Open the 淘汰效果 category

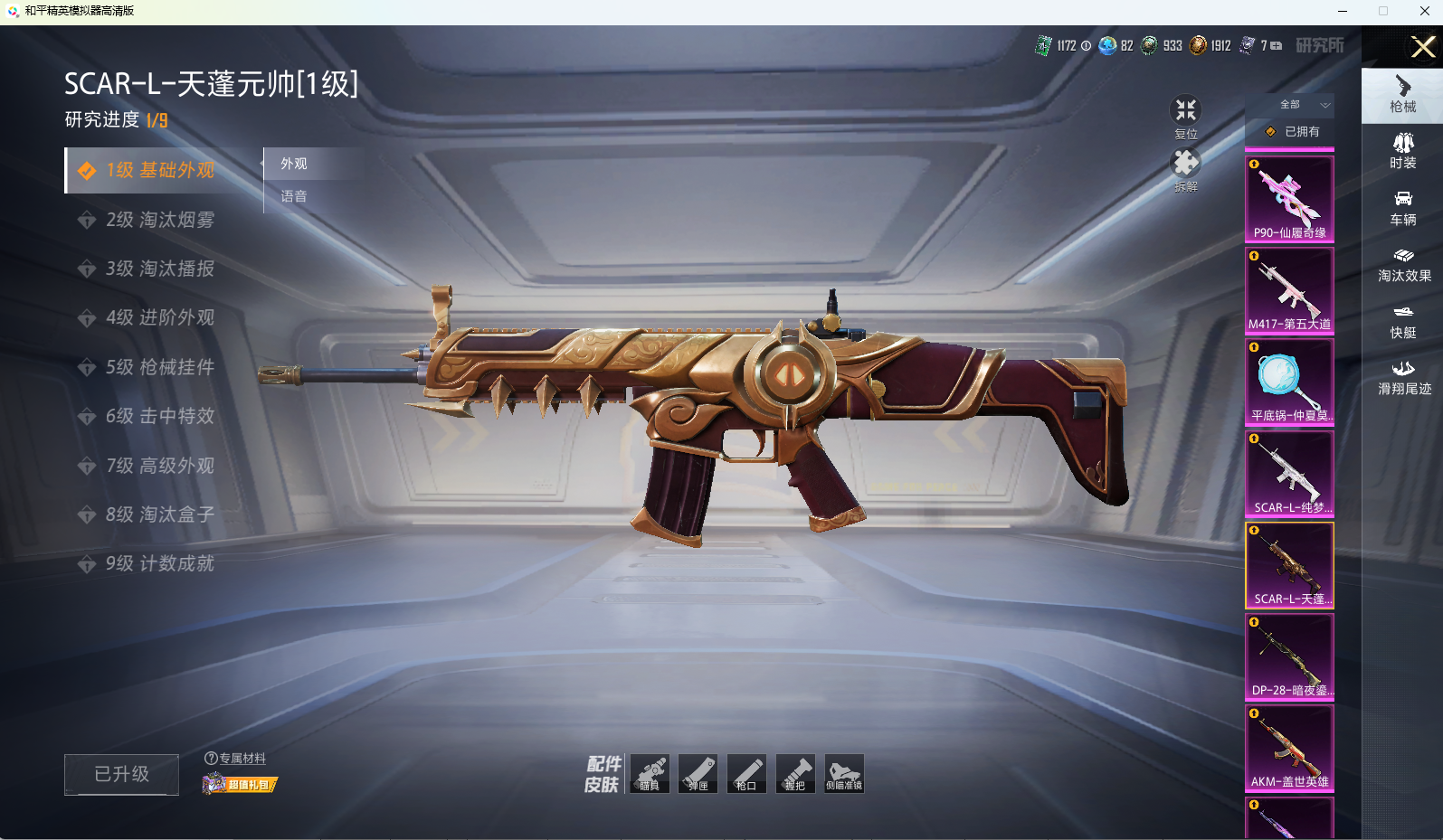[1403, 264]
